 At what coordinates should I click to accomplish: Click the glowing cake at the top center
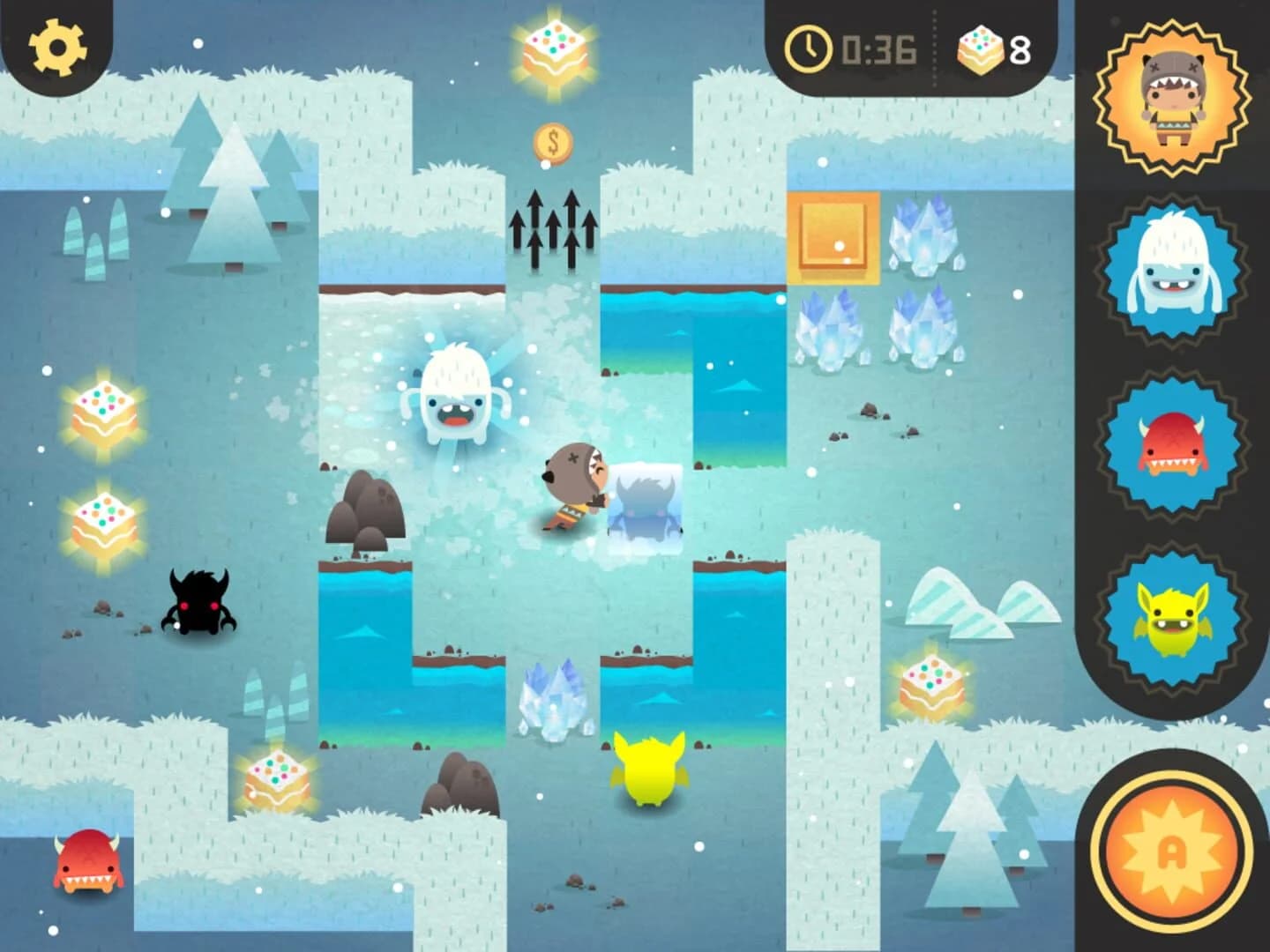point(553,48)
